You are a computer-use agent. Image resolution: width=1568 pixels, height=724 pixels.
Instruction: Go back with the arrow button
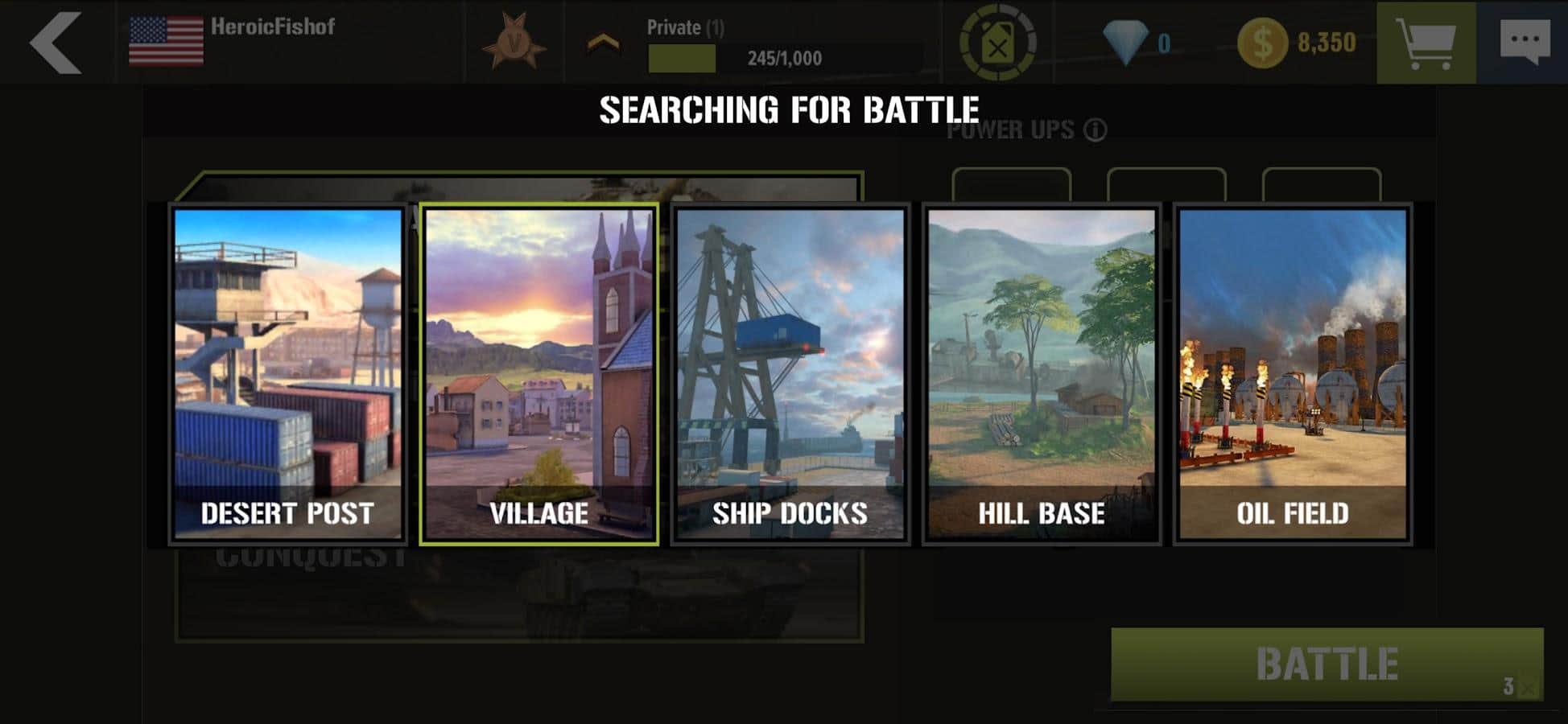[55, 42]
